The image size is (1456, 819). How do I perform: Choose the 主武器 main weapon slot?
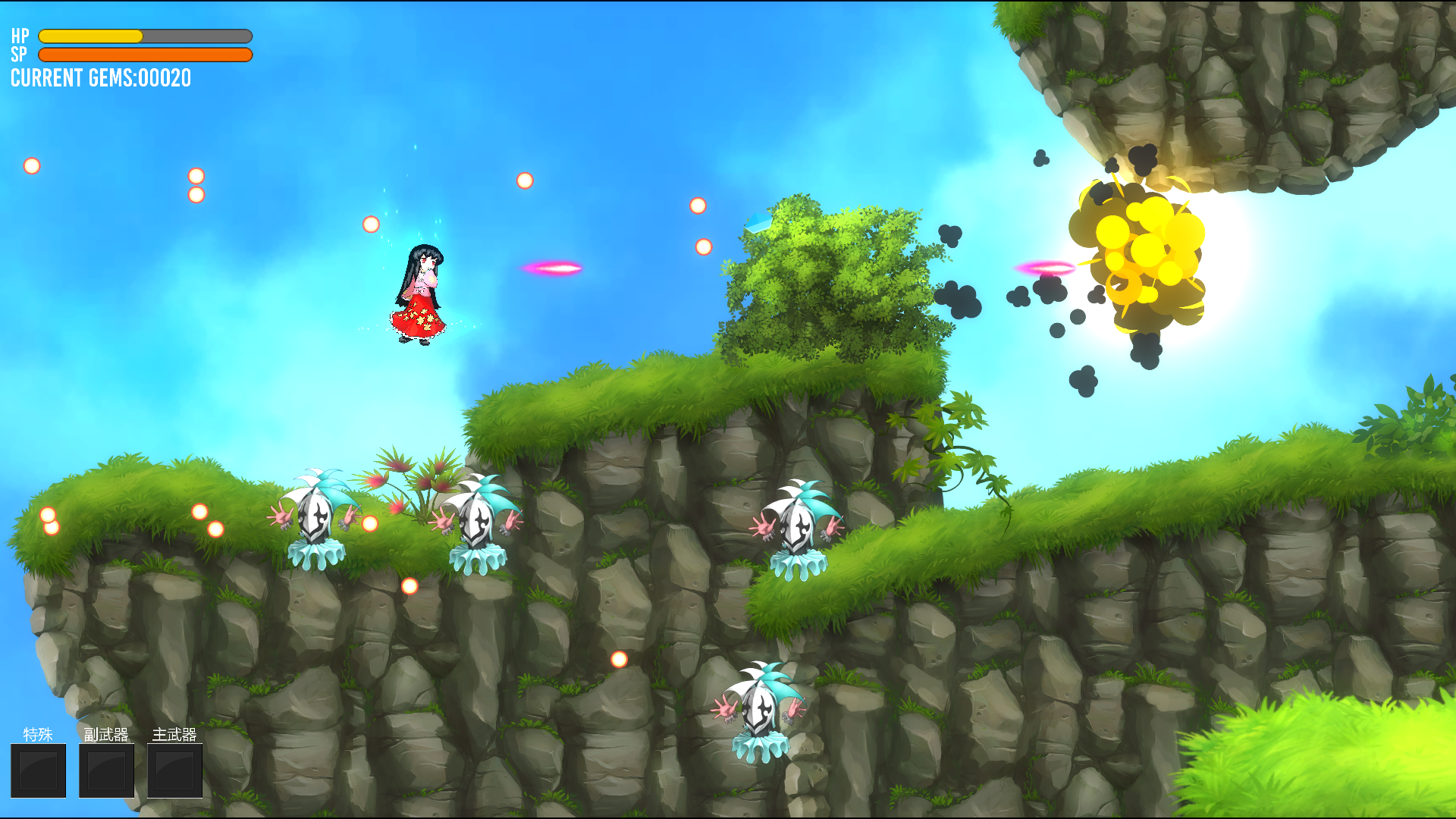(x=174, y=770)
